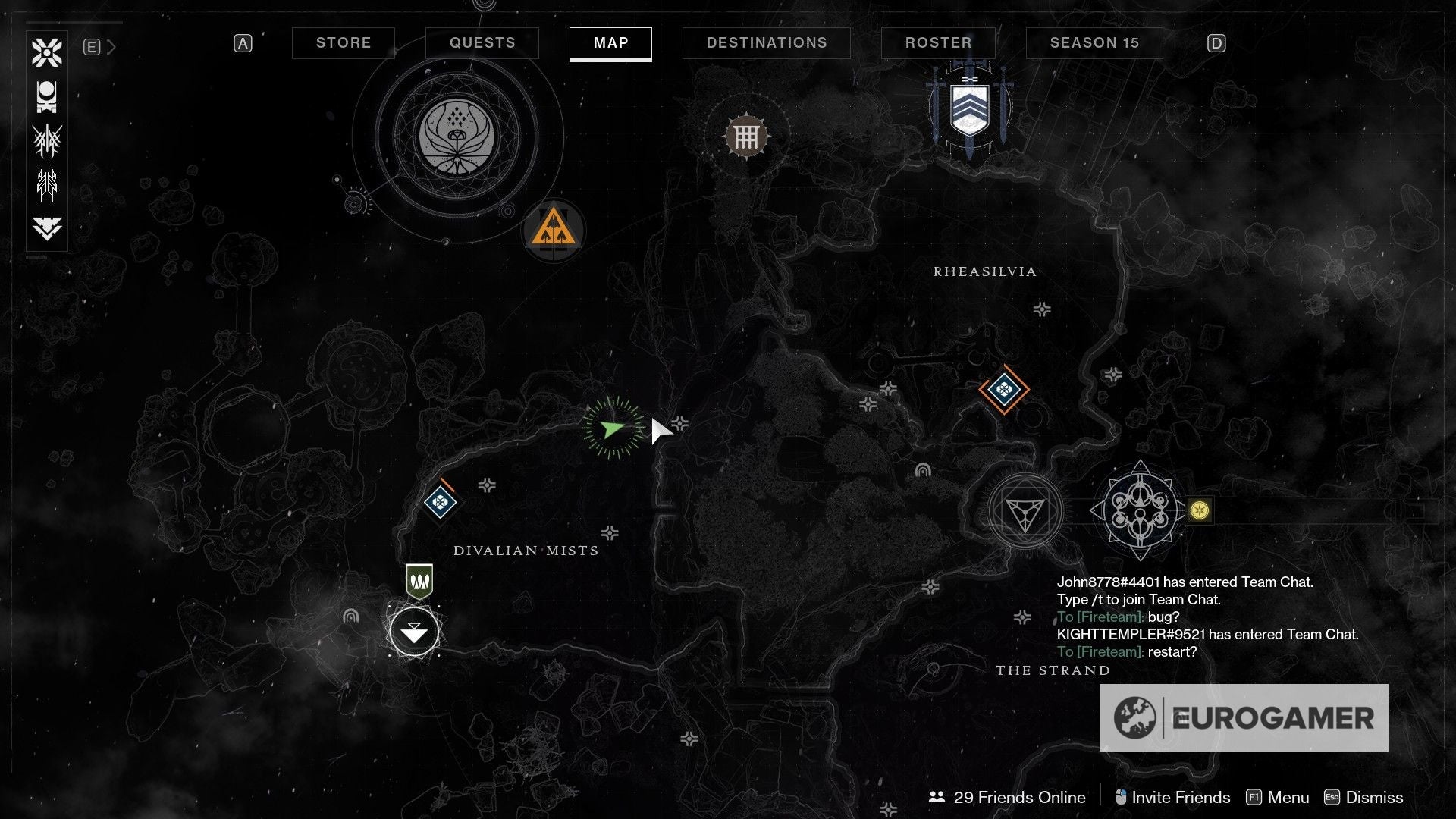Choose the landing zone arrow marker
The height and width of the screenshot is (819, 1456).
coord(414,631)
